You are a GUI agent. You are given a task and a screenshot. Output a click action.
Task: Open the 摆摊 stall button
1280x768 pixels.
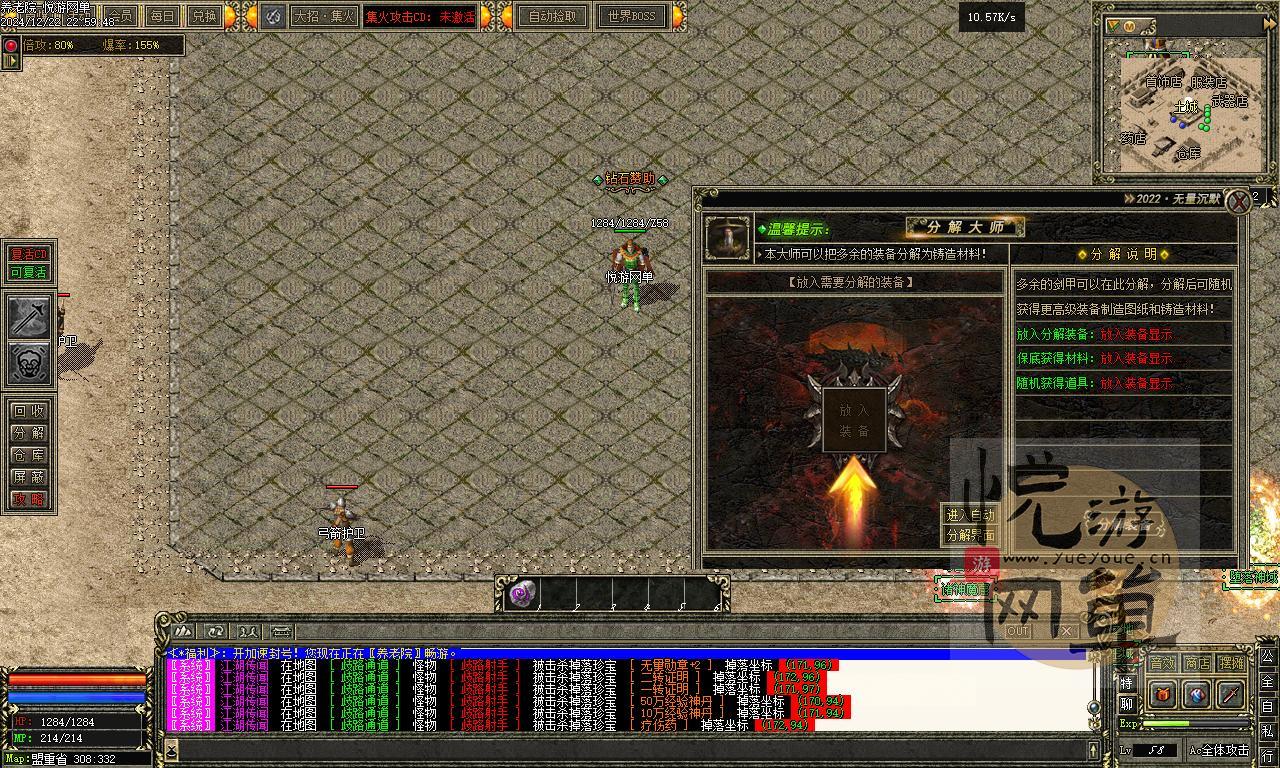(x=1231, y=663)
